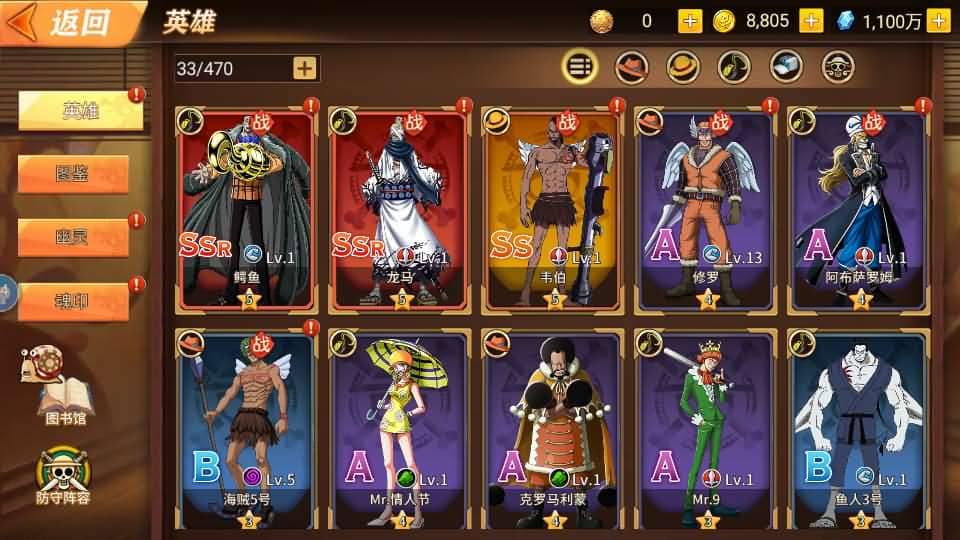Switch to the 图鉴 tab
The image size is (960, 540).
pos(73,173)
